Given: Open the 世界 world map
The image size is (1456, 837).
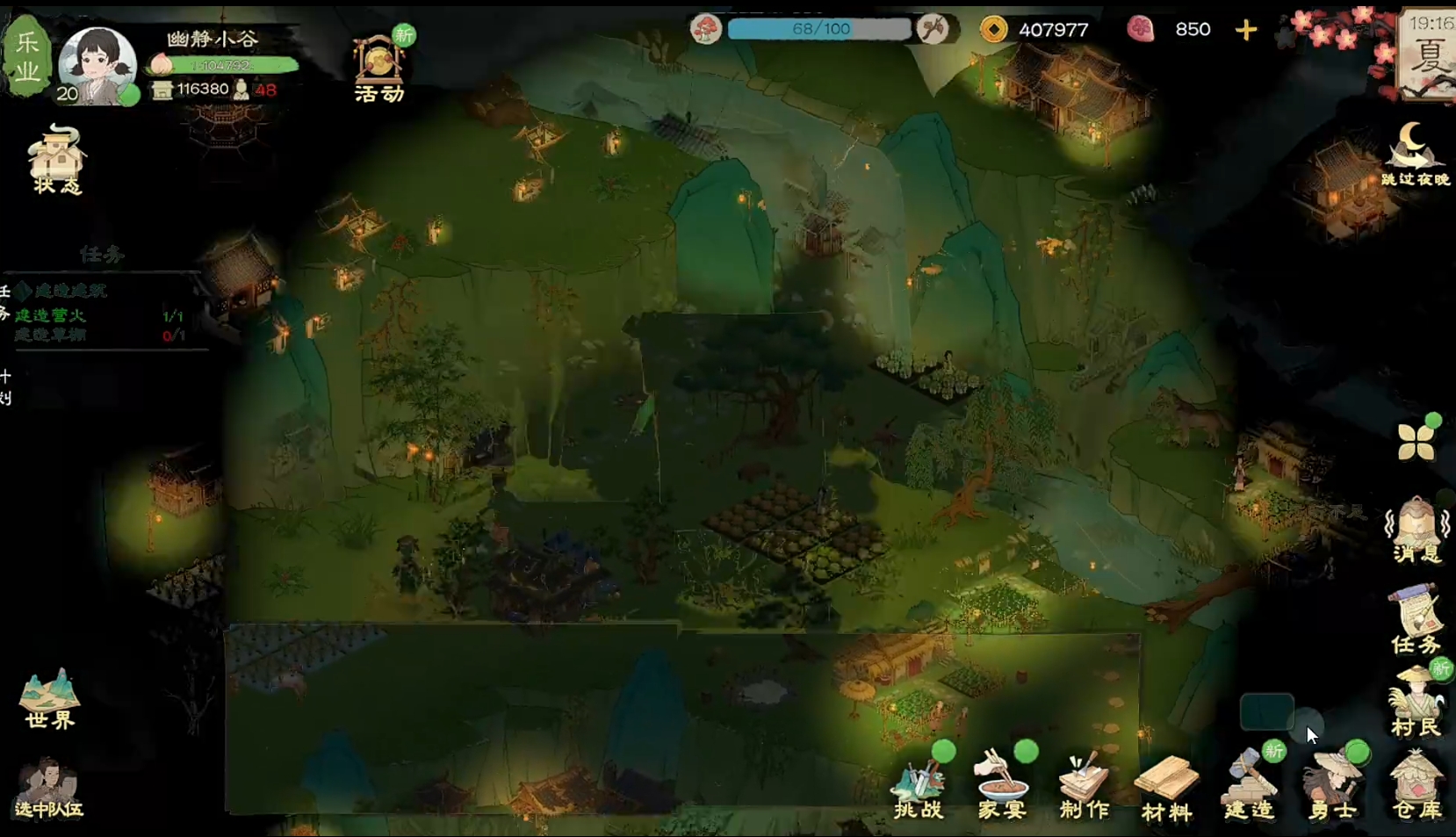Looking at the screenshot, I should tap(50, 699).
